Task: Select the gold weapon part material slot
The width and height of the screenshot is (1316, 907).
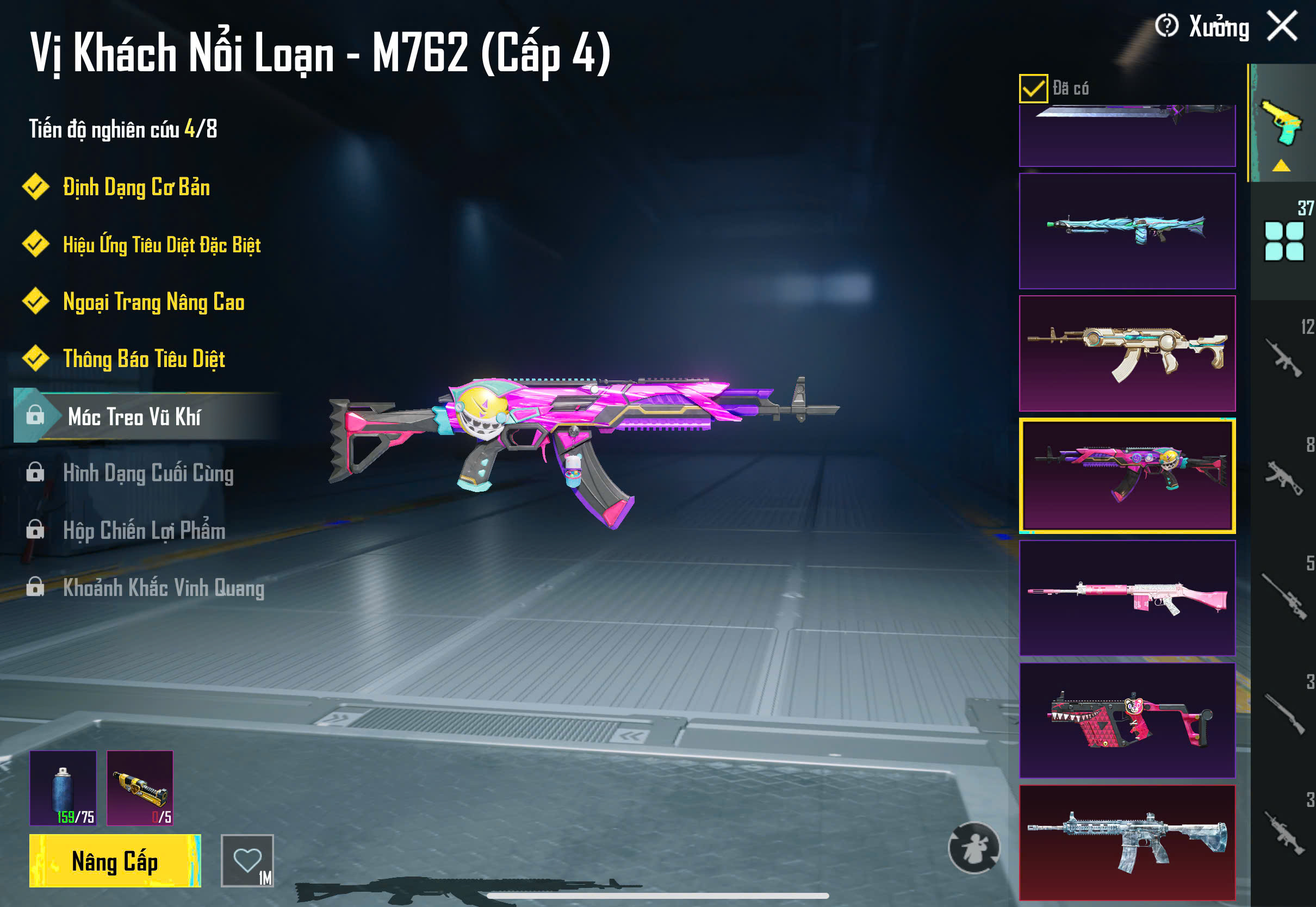Action: pos(140,788)
